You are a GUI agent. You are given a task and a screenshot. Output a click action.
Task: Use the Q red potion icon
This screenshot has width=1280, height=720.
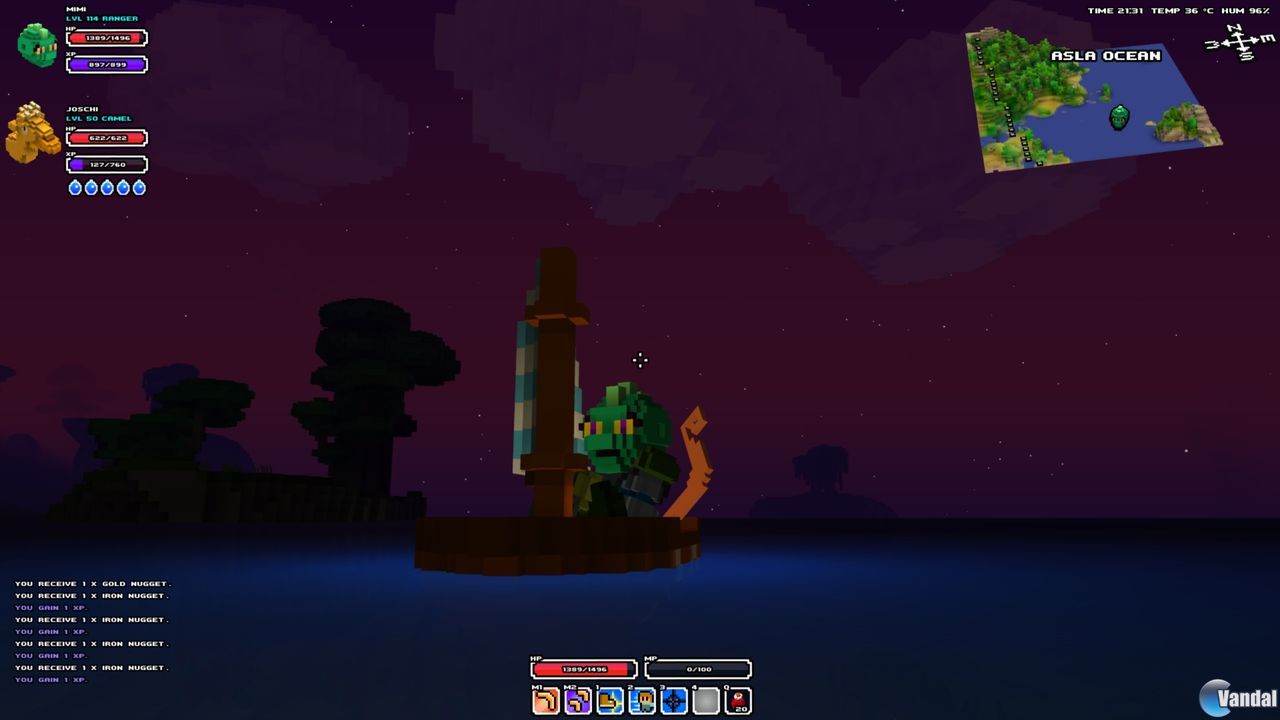[737, 700]
